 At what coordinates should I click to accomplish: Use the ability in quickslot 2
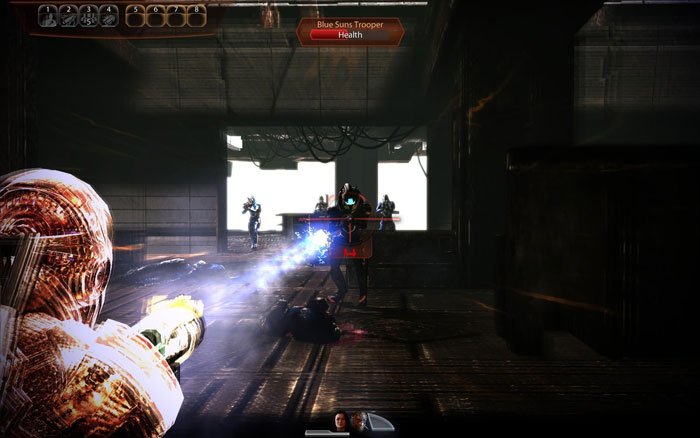(x=67, y=16)
